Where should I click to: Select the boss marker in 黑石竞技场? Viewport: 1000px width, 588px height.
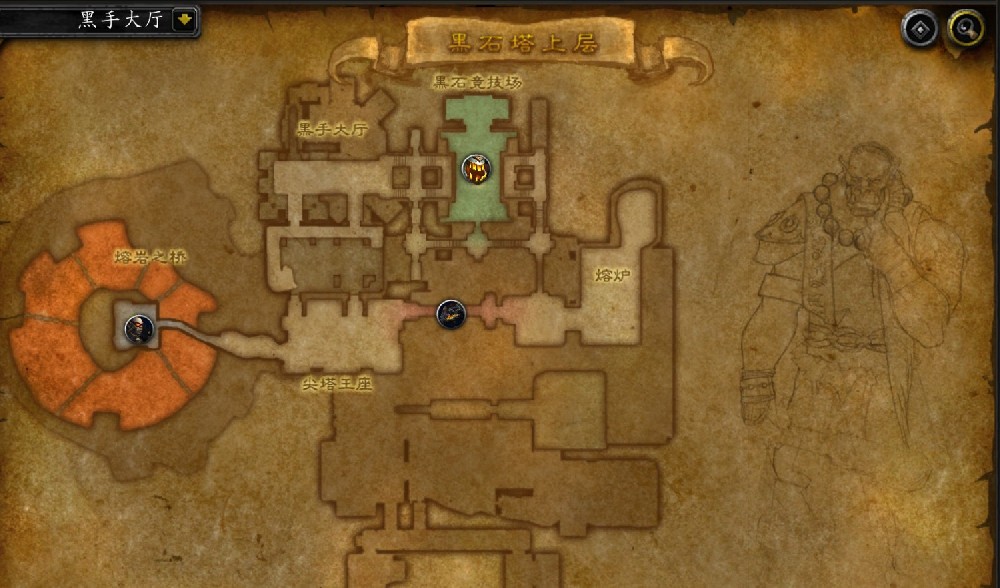tap(476, 168)
